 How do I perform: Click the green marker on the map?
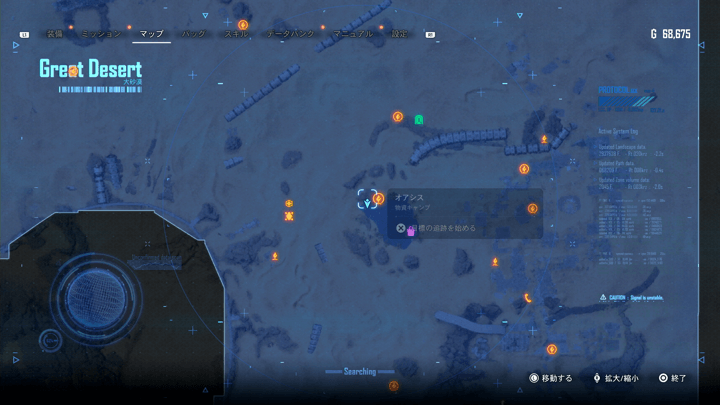tap(419, 120)
